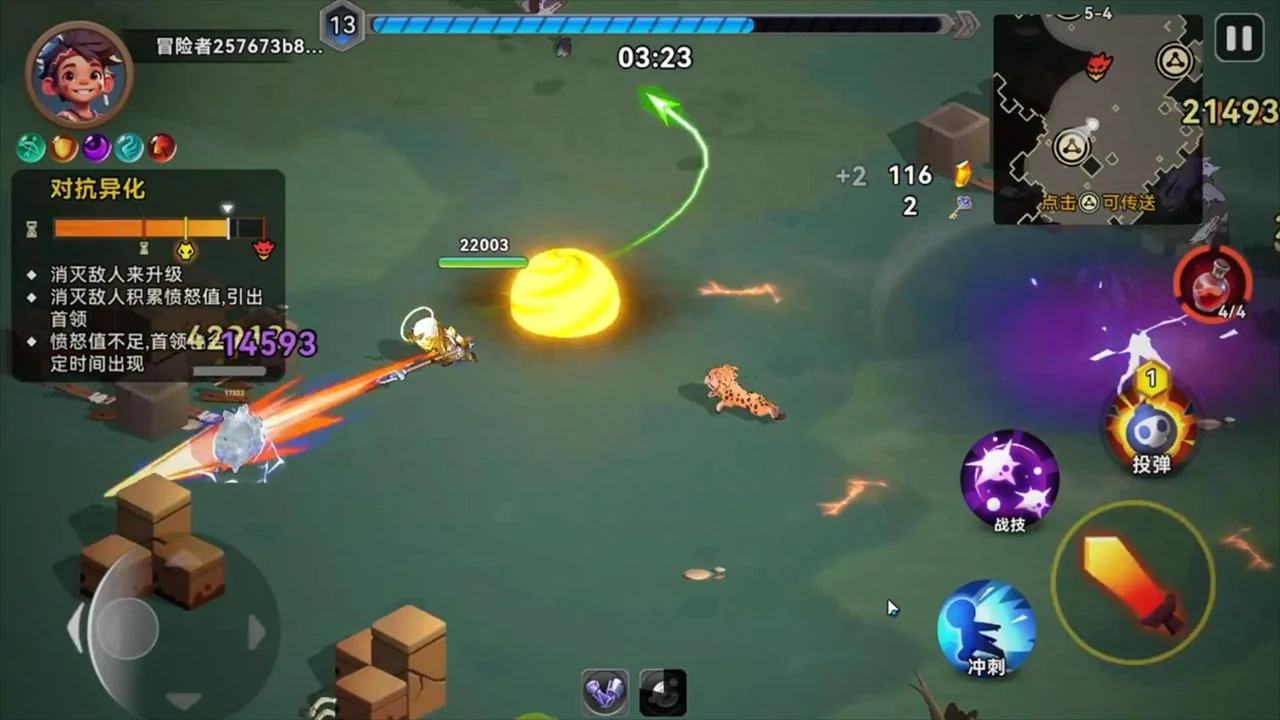The width and height of the screenshot is (1280, 720).
Task: Click the player name 冒险者257673b8
Action: (x=239, y=46)
